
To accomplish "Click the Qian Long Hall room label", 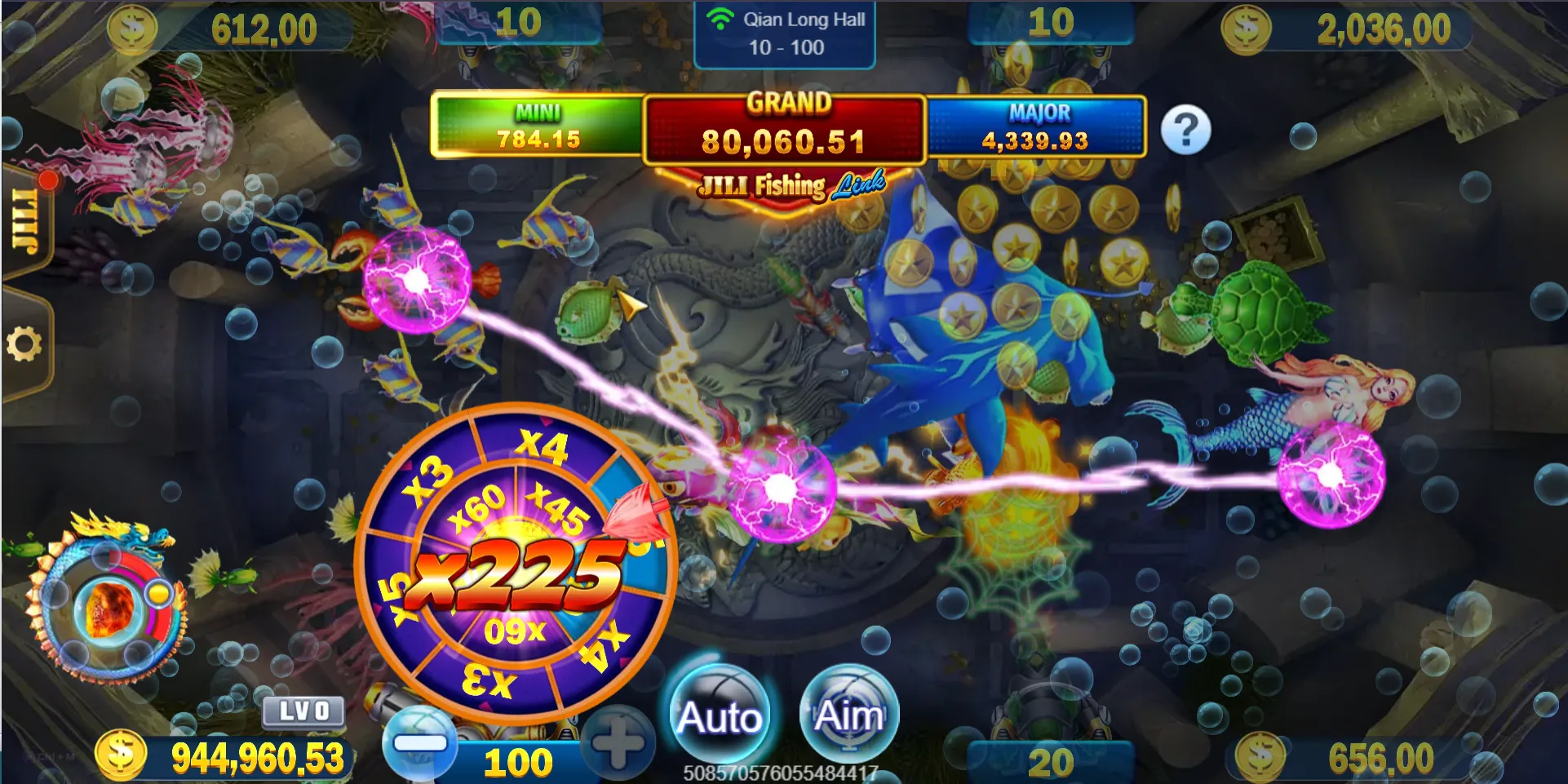I will 785,33.
